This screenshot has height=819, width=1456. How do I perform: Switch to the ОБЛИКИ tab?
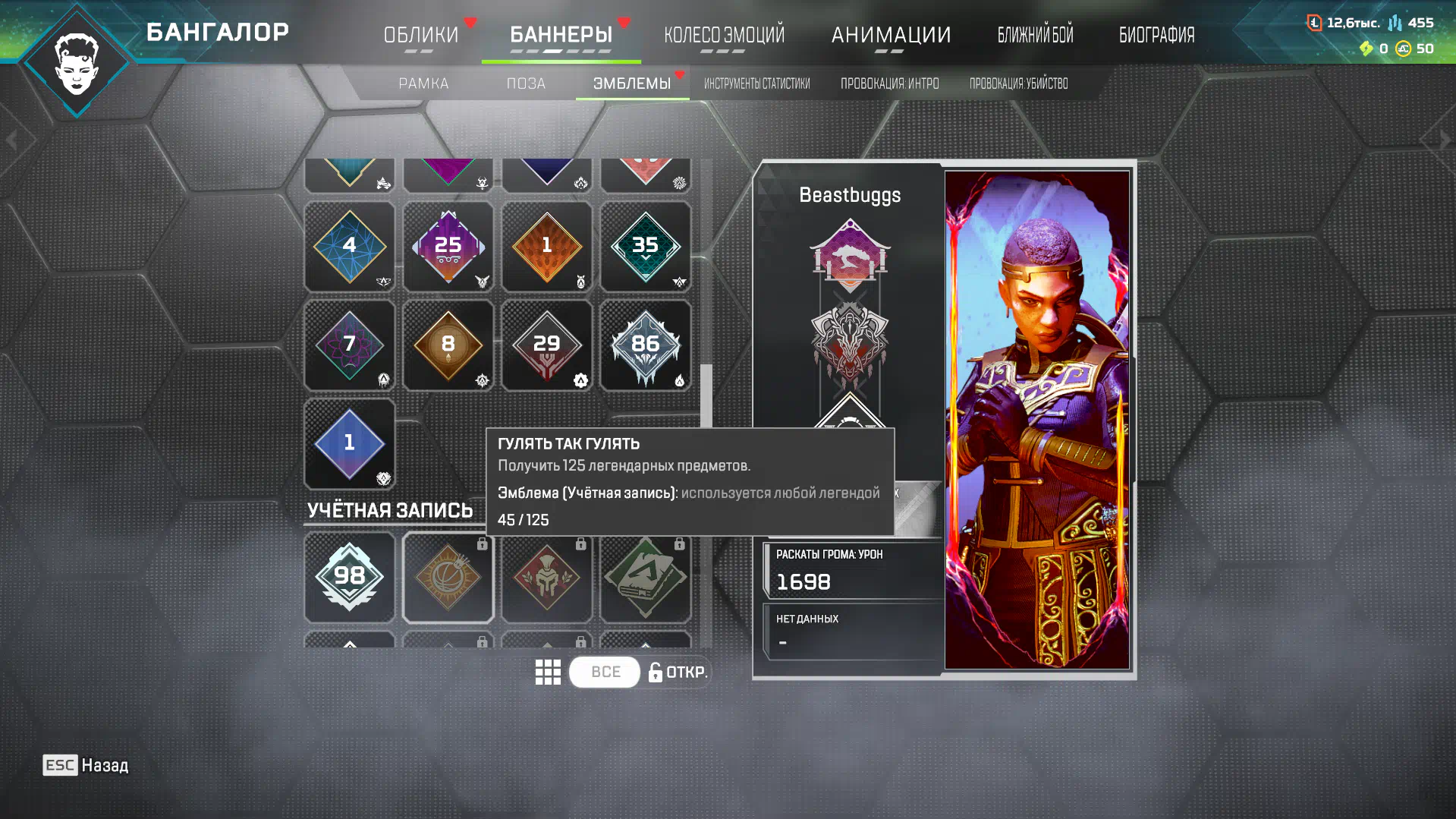click(421, 35)
